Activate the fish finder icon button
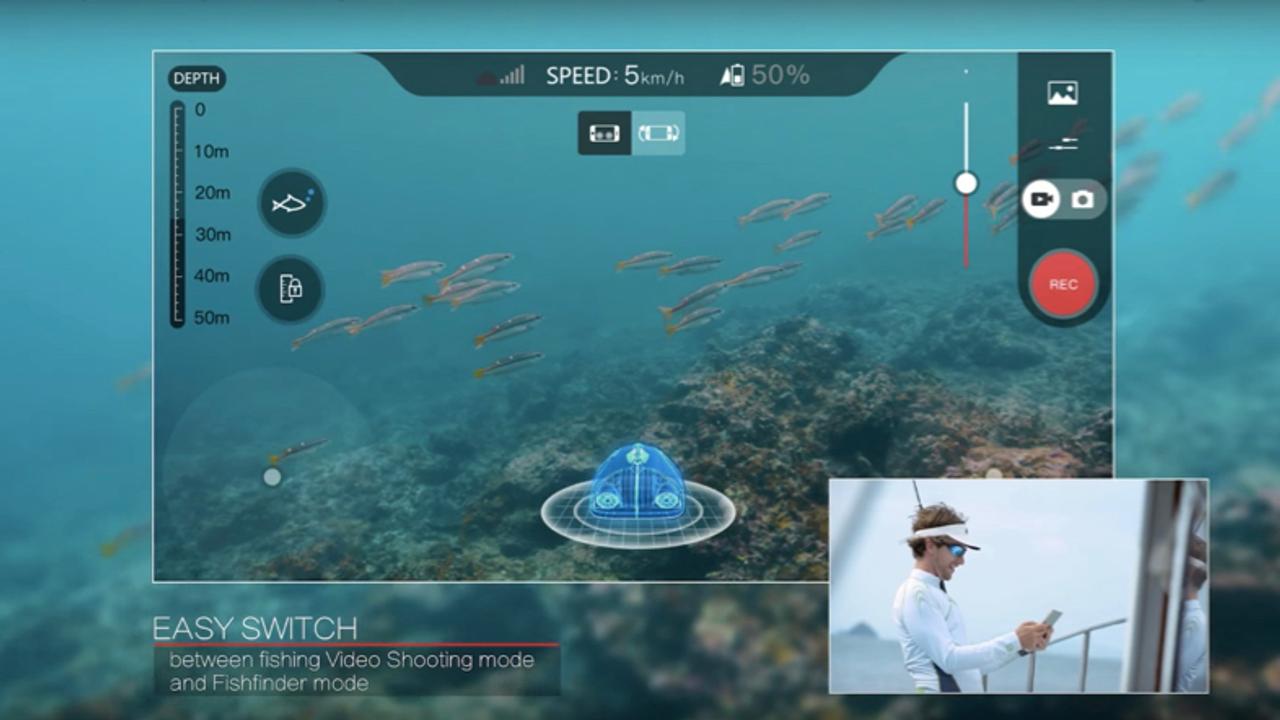 click(291, 203)
